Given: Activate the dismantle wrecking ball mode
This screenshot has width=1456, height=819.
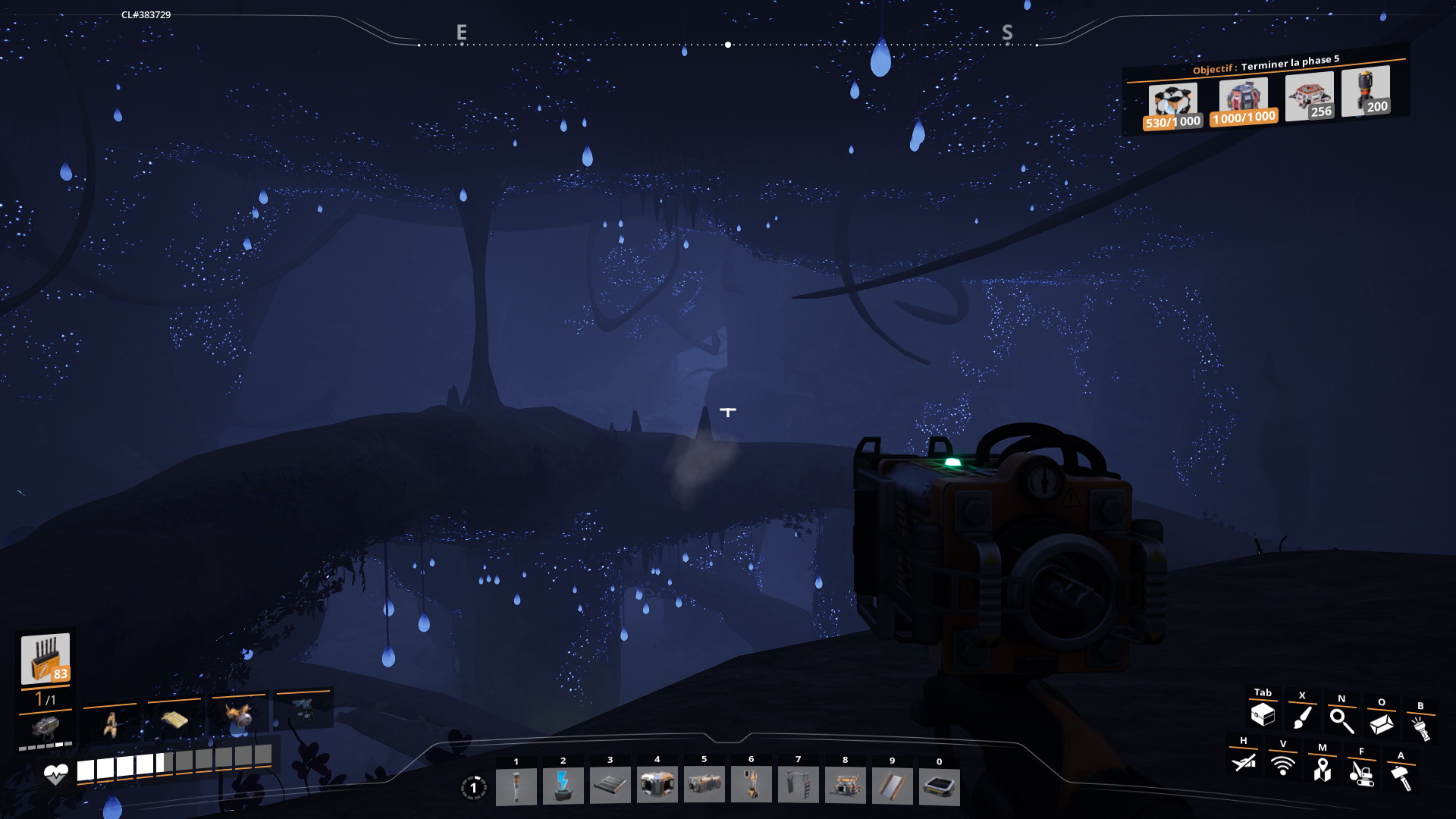Looking at the screenshot, I should [1362, 773].
